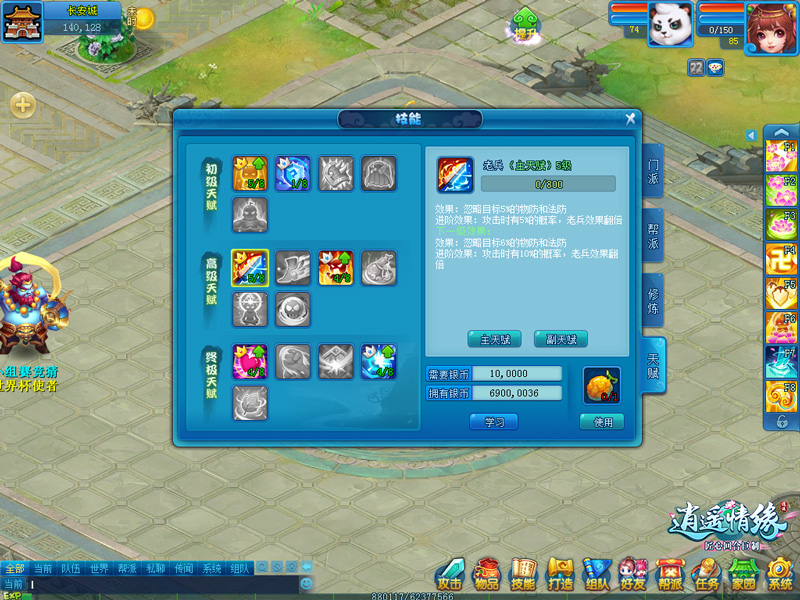The width and height of the screenshot is (800, 600).
Task: Click the 副天赋 button
Action: (561, 339)
